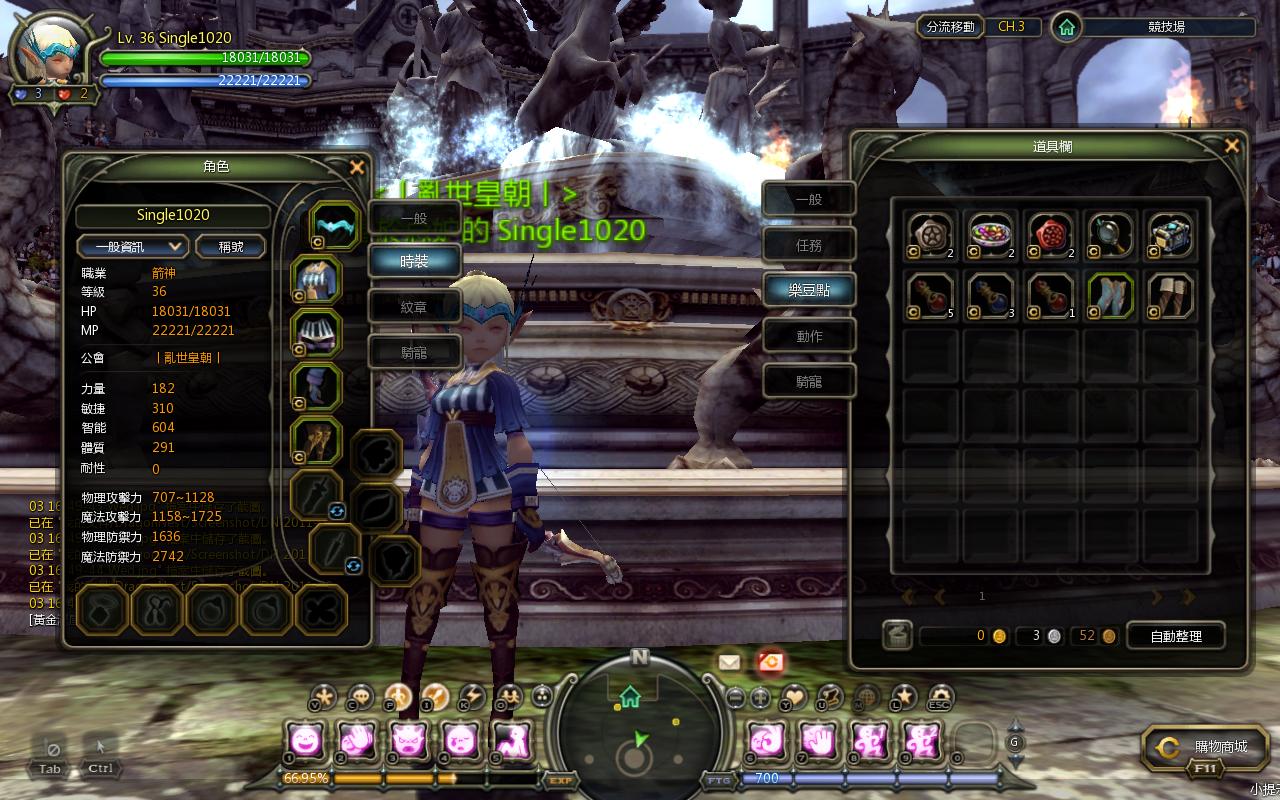
Task: Select the magnifying glass item slot
Action: click(1110, 236)
